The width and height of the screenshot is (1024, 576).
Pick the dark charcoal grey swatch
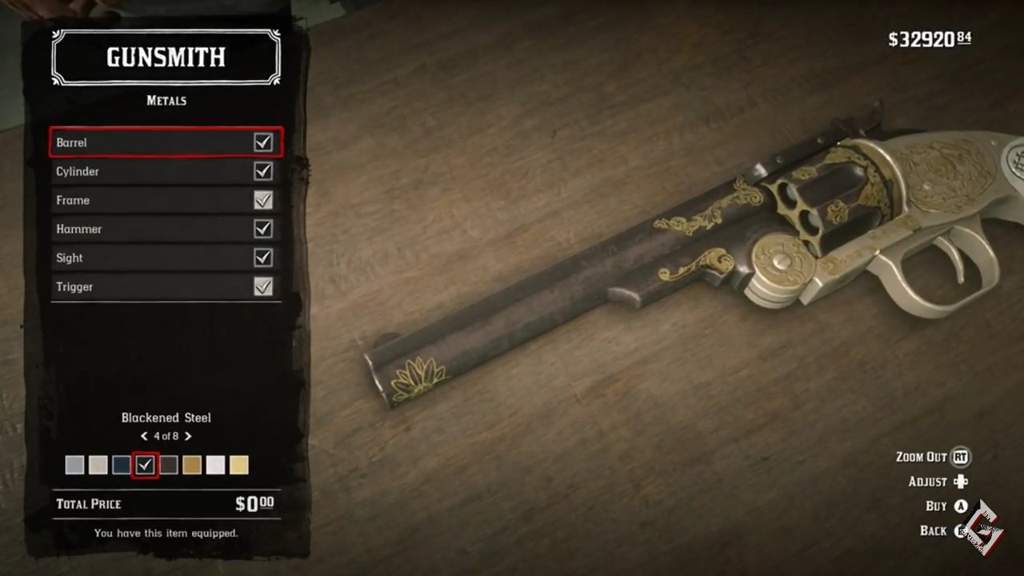coord(168,465)
